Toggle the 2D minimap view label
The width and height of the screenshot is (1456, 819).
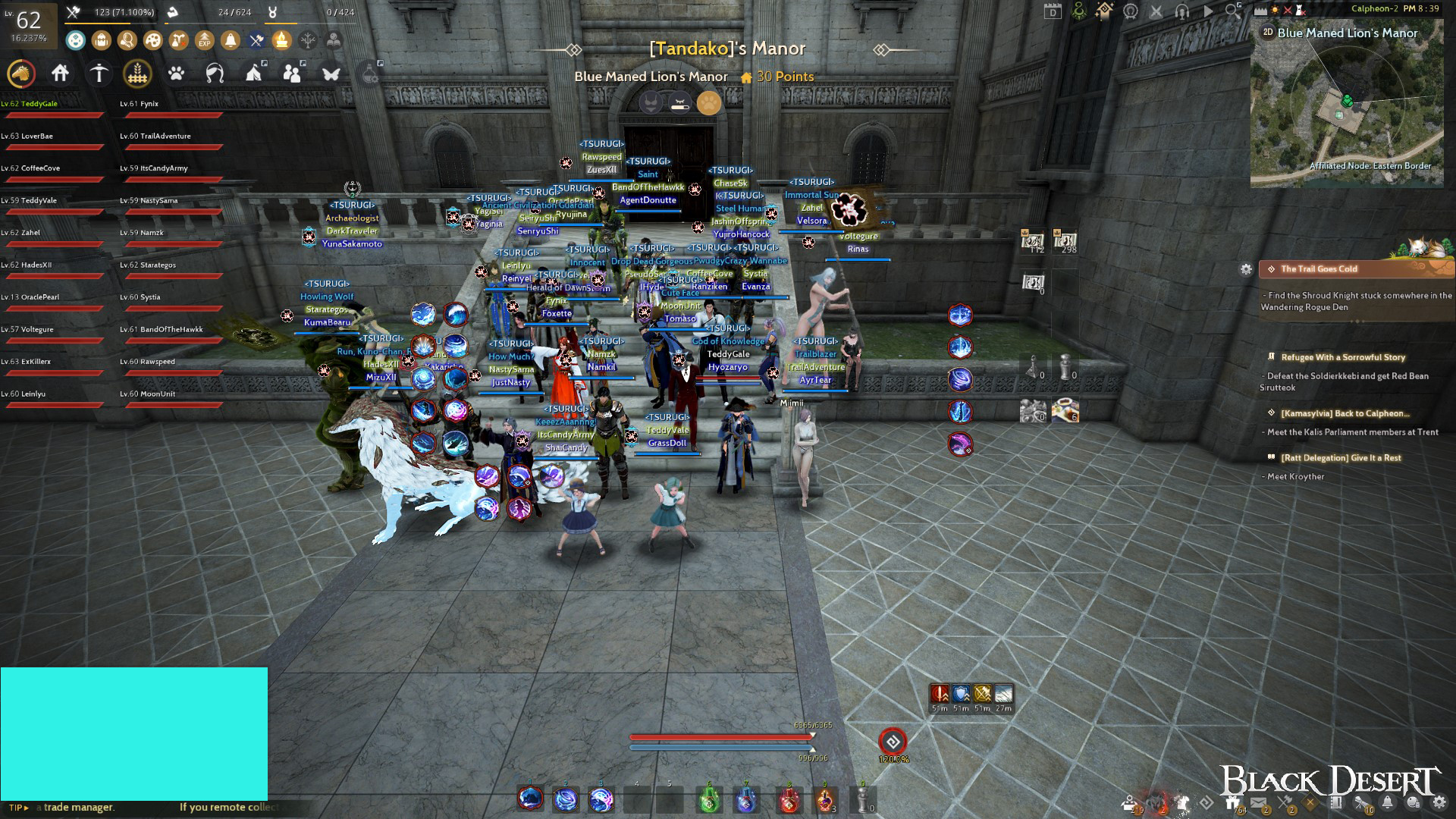click(1268, 33)
